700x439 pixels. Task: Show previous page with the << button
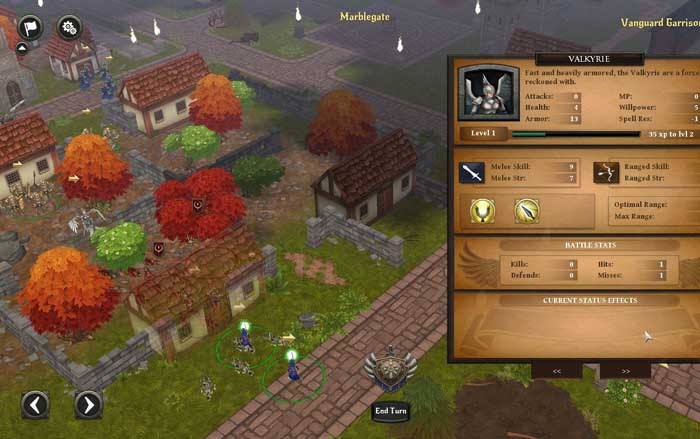(556, 370)
